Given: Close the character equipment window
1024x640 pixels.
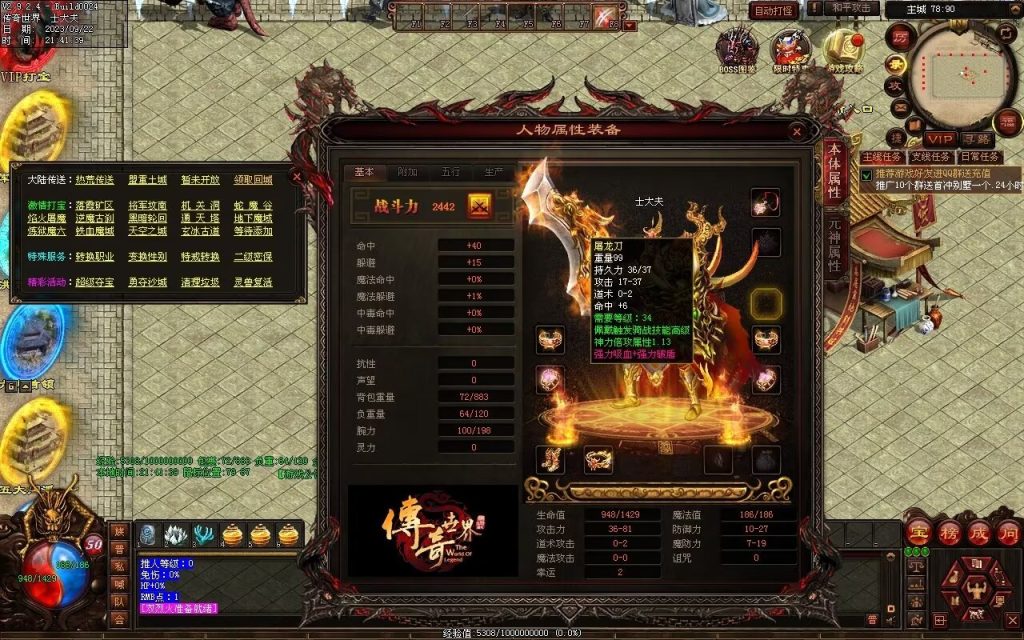Looking at the screenshot, I should click(x=797, y=130).
